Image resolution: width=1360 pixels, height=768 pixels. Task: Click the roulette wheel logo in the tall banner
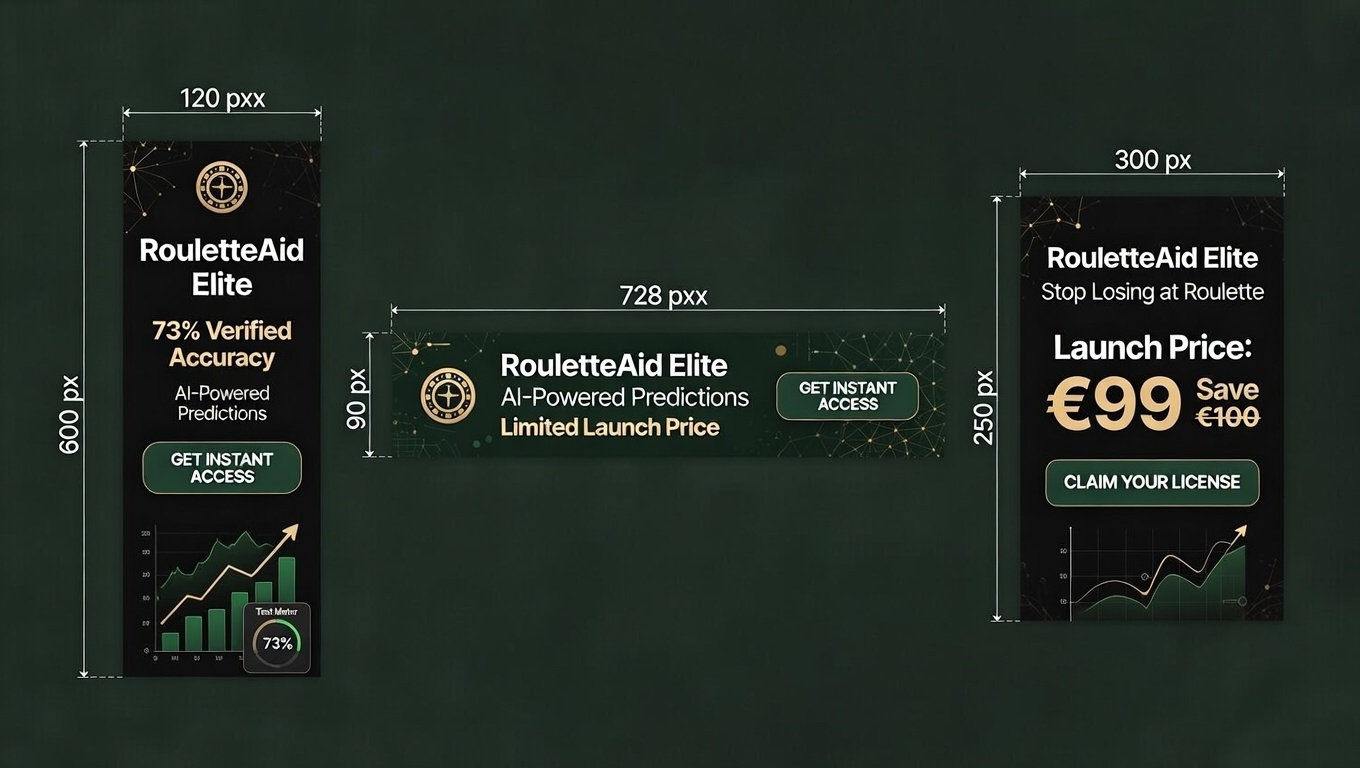coord(222,187)
